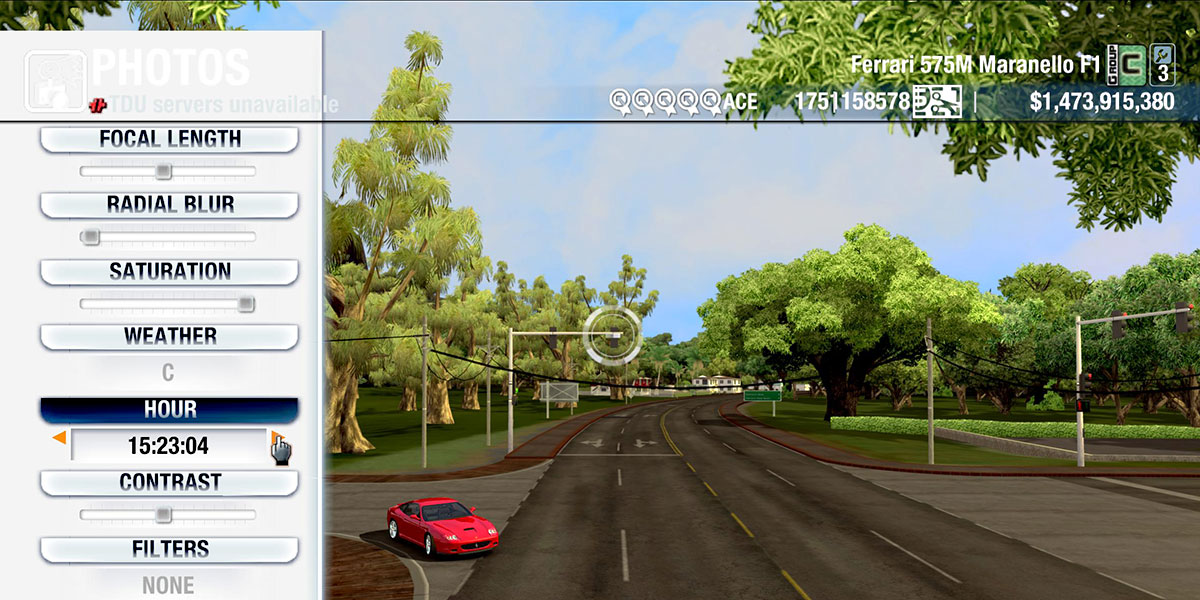Viewport: 1200px width, 600px height.
Task: Click the Saturation slider handle
Action: (x=245, y=304)
